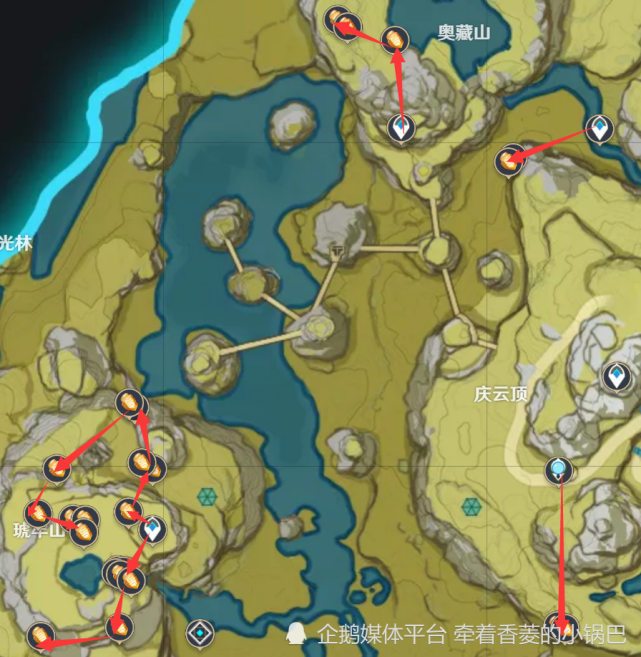Screen dimensions: 641x657
Task: Open the teleport waypoint near 琥牢山
Action: click(152, 529)
